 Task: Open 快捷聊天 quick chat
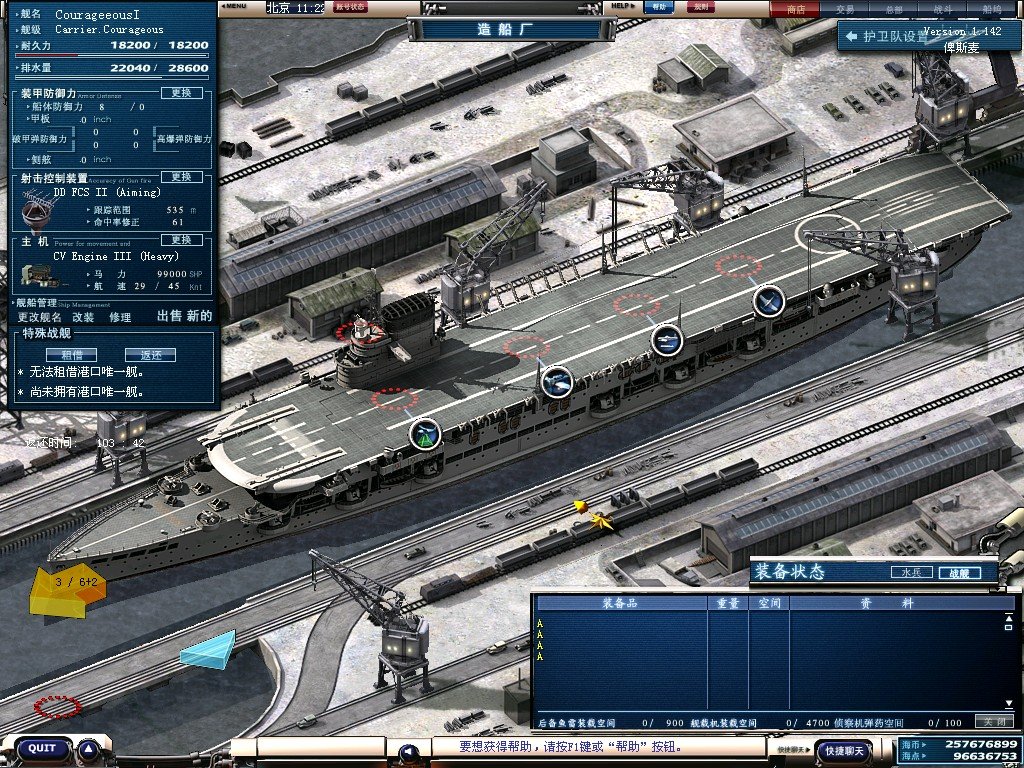click(842, 750)
